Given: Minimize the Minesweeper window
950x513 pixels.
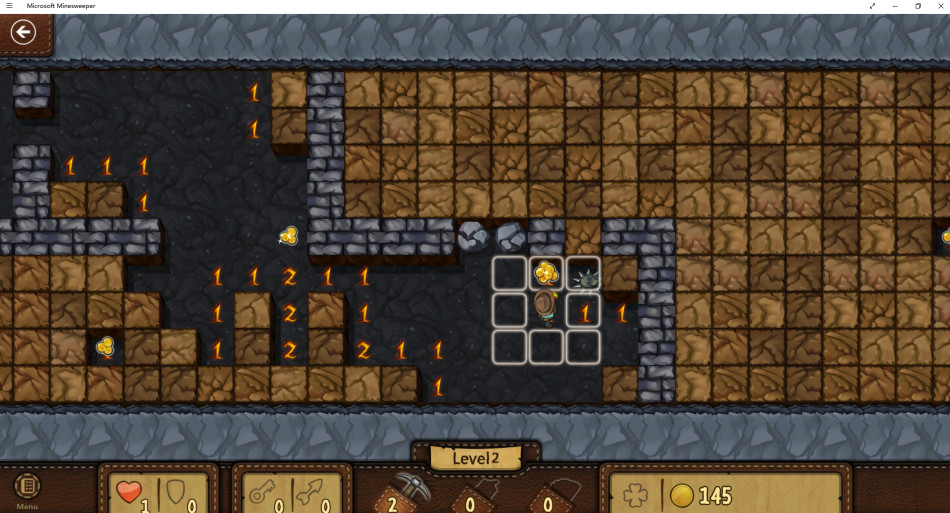Looking at the screenshot, I should 895,6.
